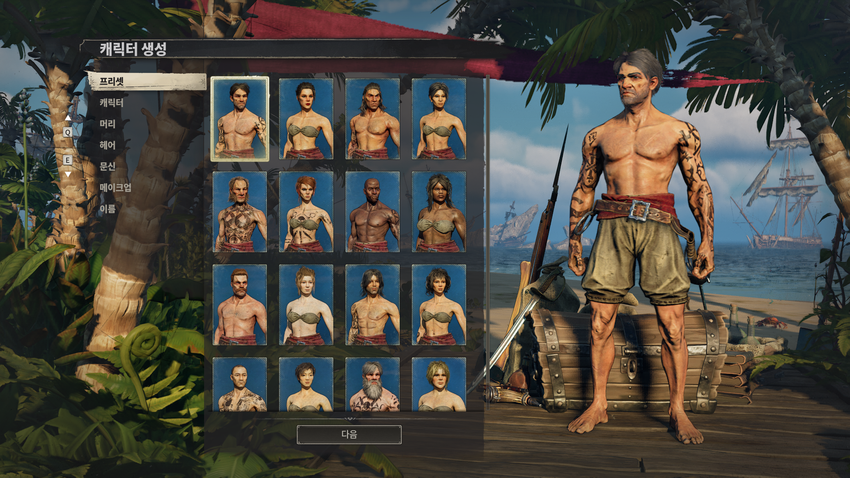Select the 머리 category

108,124
